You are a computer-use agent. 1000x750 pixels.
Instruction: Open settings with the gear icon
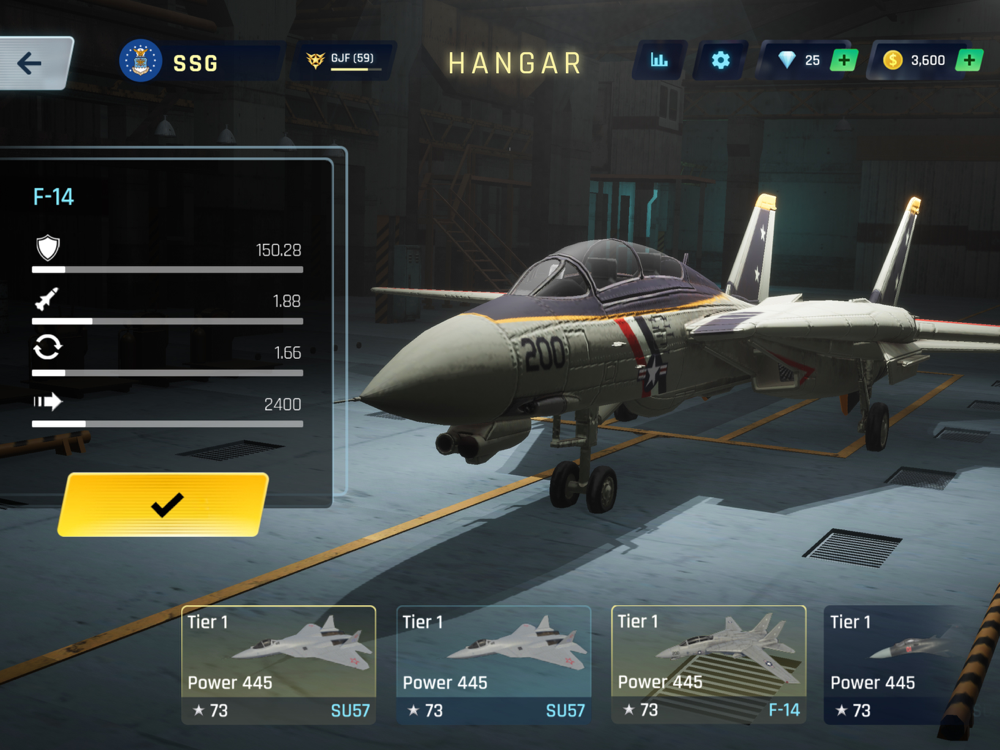[x=720, y=61]
